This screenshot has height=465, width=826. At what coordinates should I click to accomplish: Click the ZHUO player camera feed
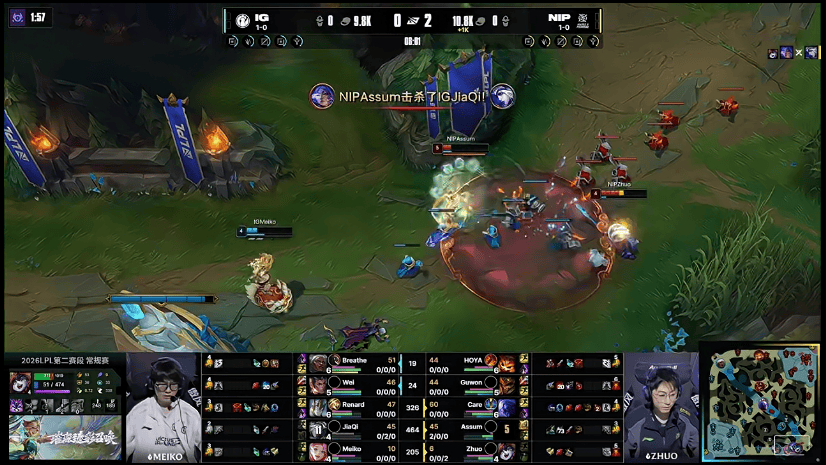661,405
